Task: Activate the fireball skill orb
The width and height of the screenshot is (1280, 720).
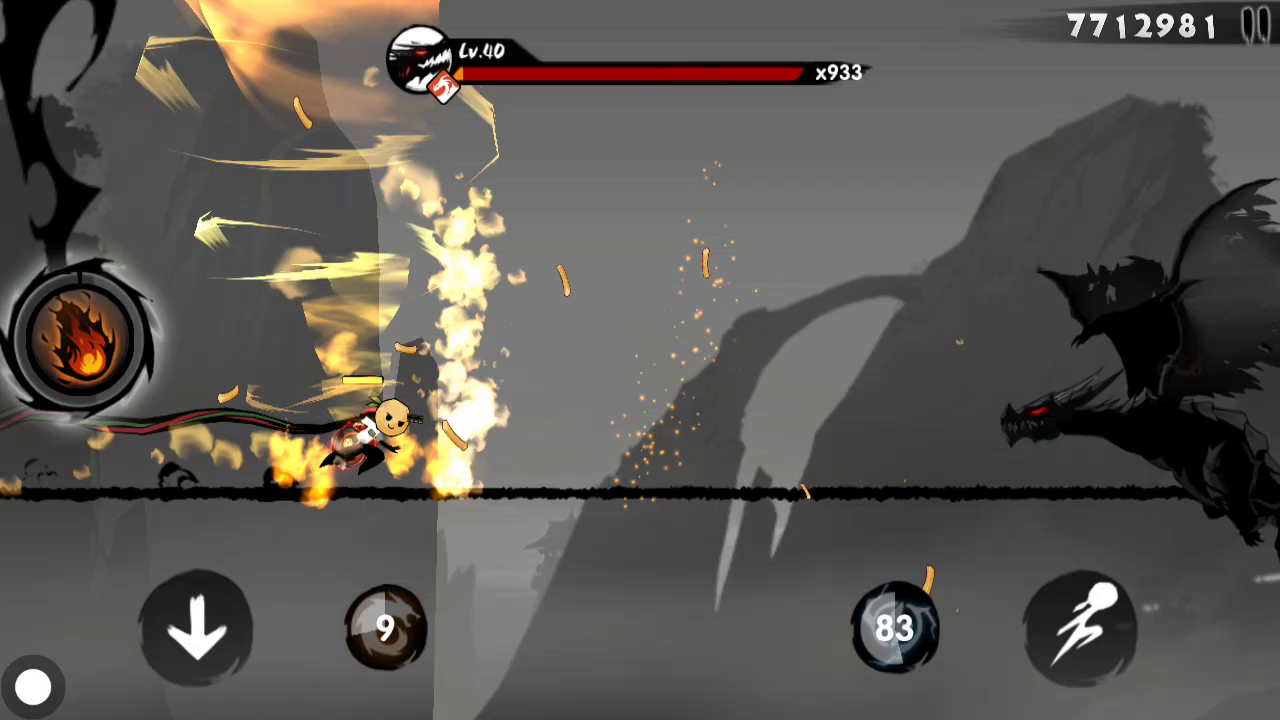Action: (80, 339)
